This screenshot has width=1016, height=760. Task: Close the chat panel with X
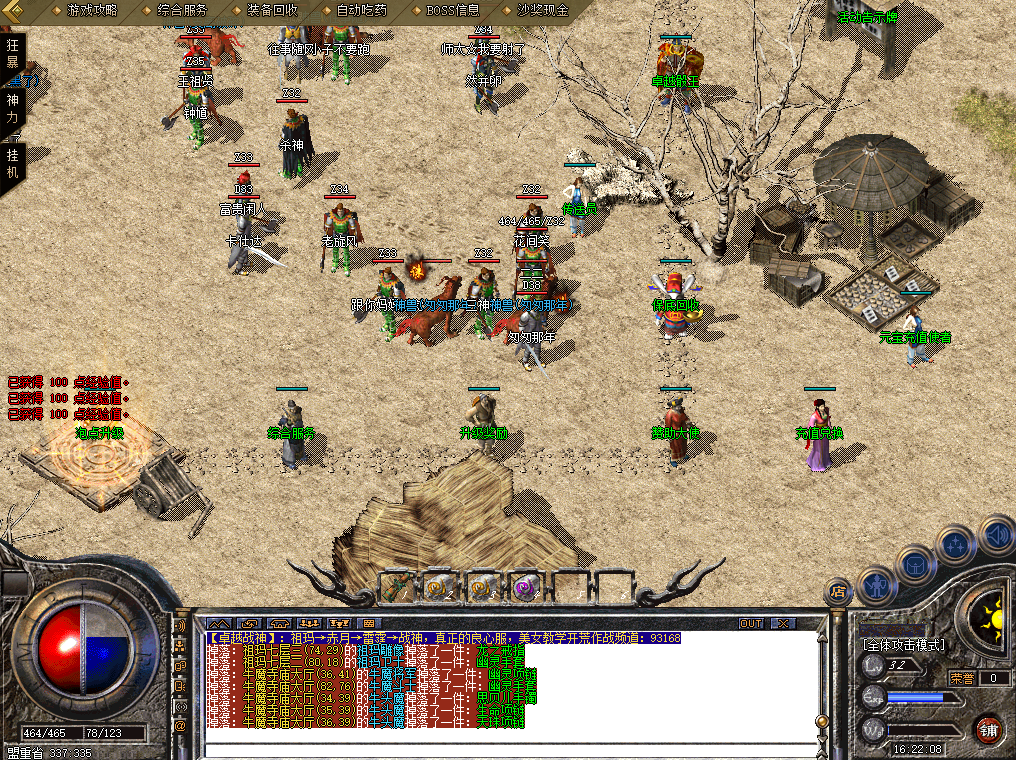tap(782, 623)
